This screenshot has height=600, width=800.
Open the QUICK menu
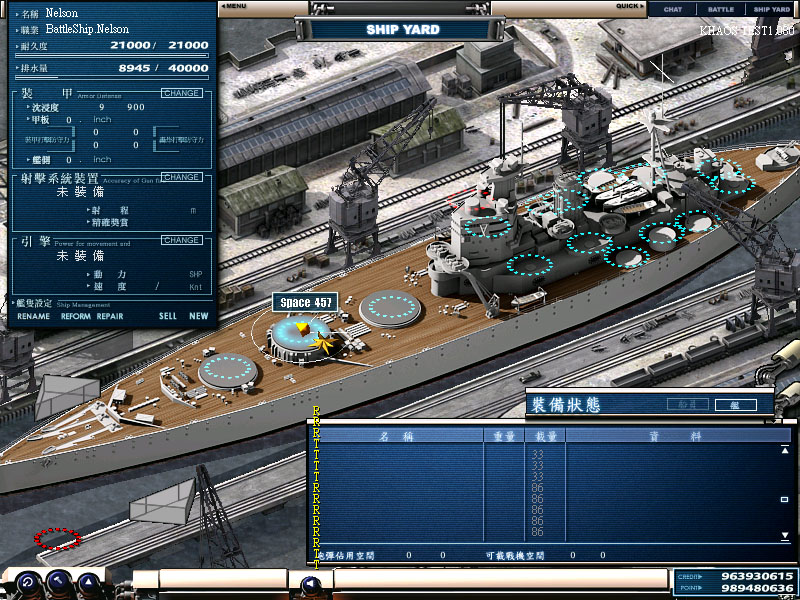click(629, 6)
